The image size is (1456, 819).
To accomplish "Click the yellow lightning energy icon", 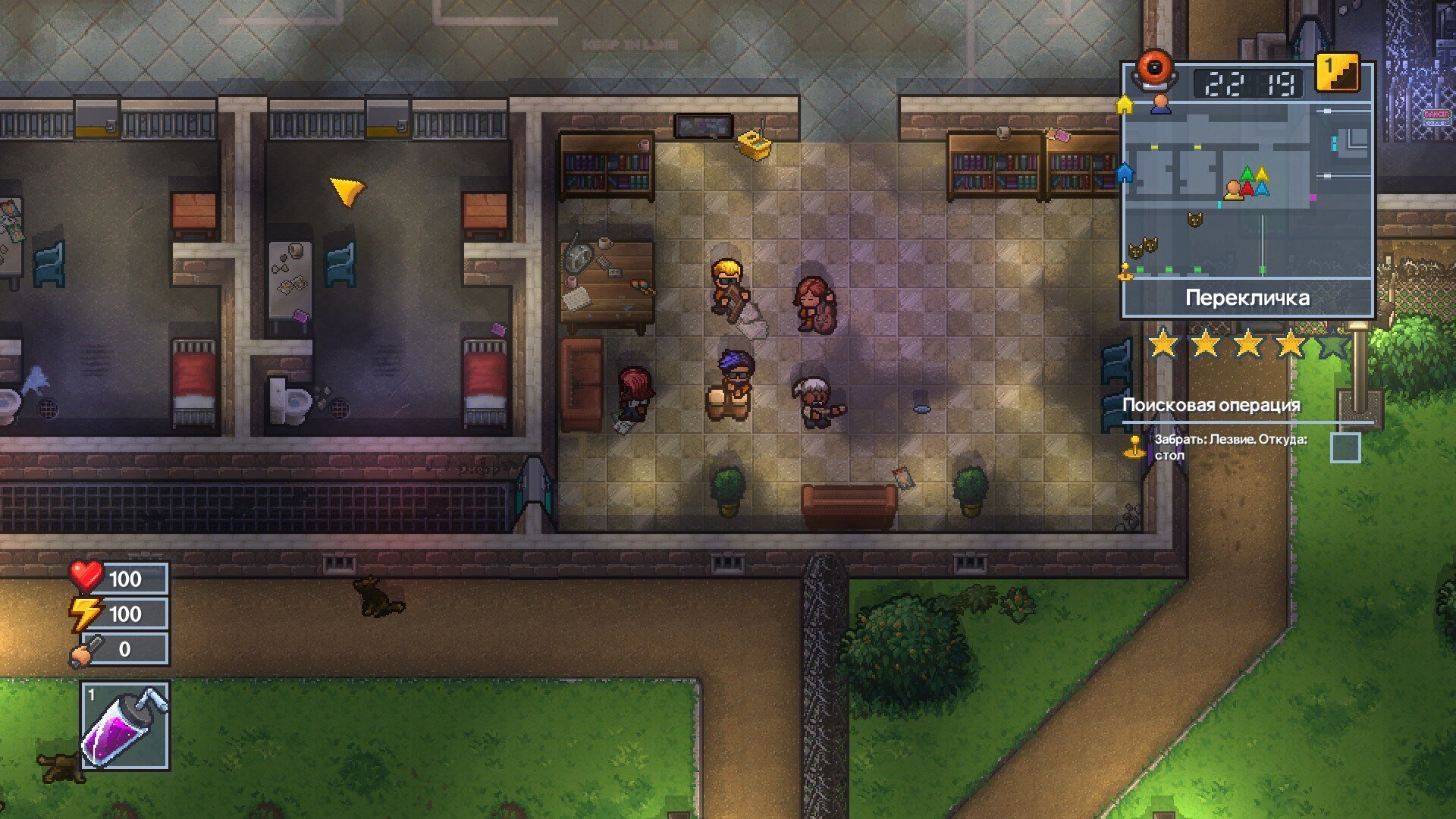I will [86, 613].
